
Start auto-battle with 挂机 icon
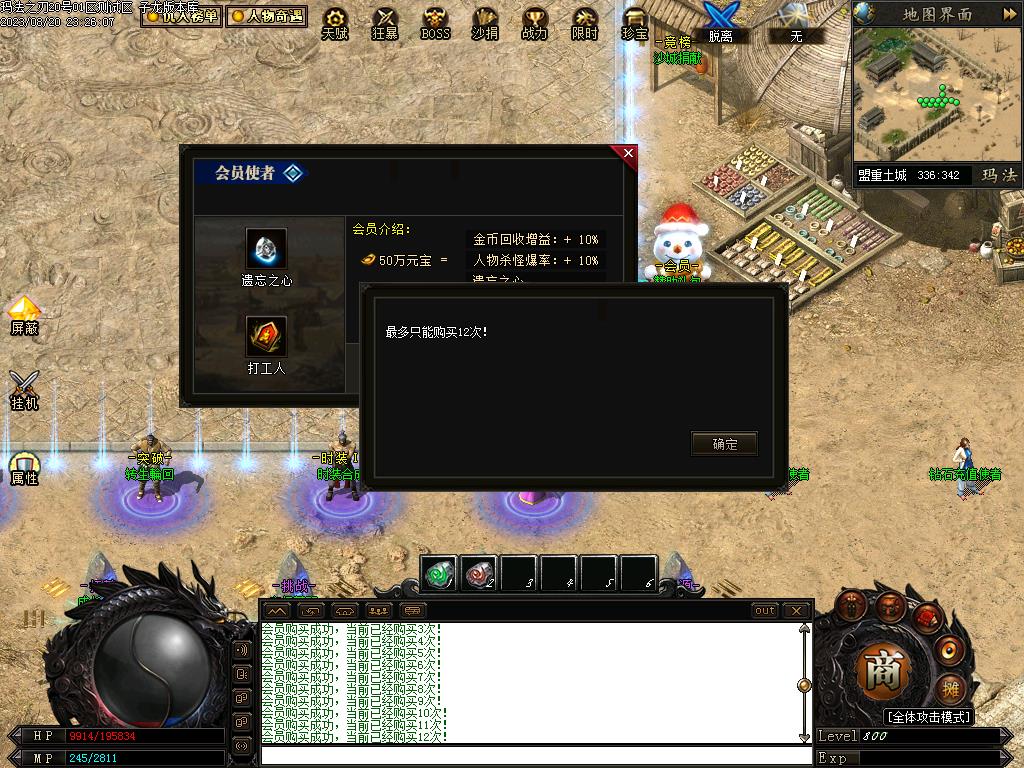[x=24, y=389]
